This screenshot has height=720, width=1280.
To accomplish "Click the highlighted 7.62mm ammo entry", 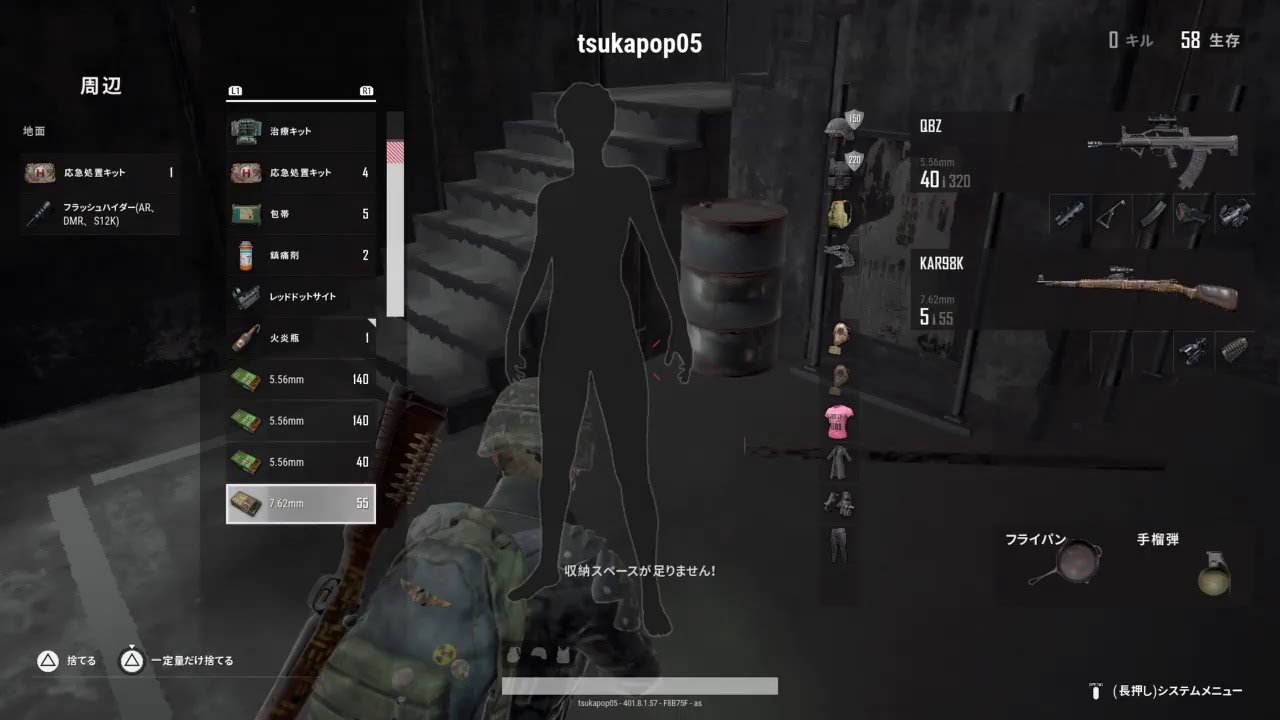I will (x=300, y=503).
